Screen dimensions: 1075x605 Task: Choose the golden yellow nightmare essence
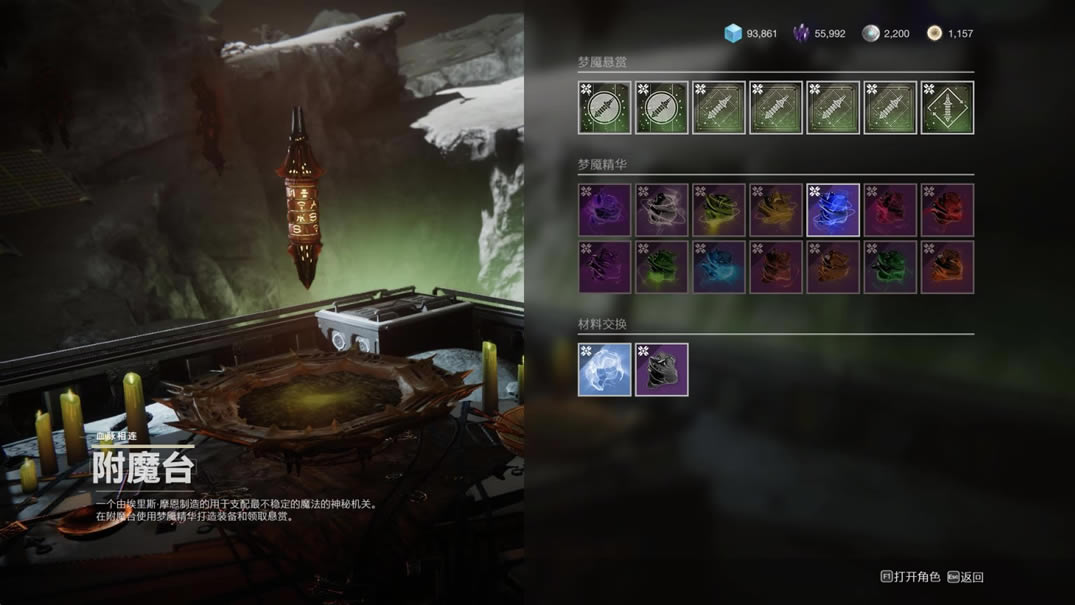pyautogui.click(x=776, y=210)
